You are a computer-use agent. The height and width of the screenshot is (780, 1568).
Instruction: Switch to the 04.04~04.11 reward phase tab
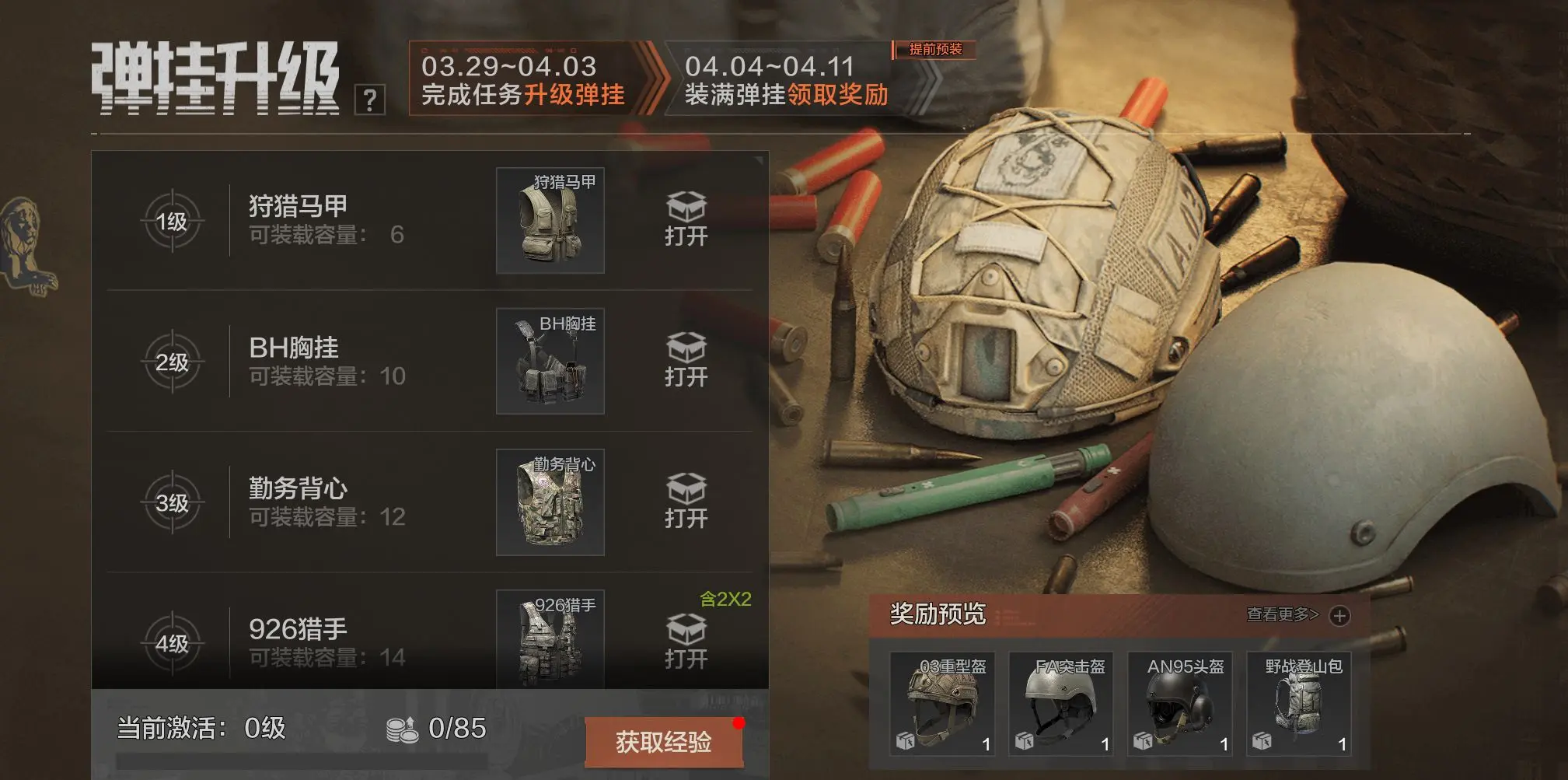click(x=787, y=81)
